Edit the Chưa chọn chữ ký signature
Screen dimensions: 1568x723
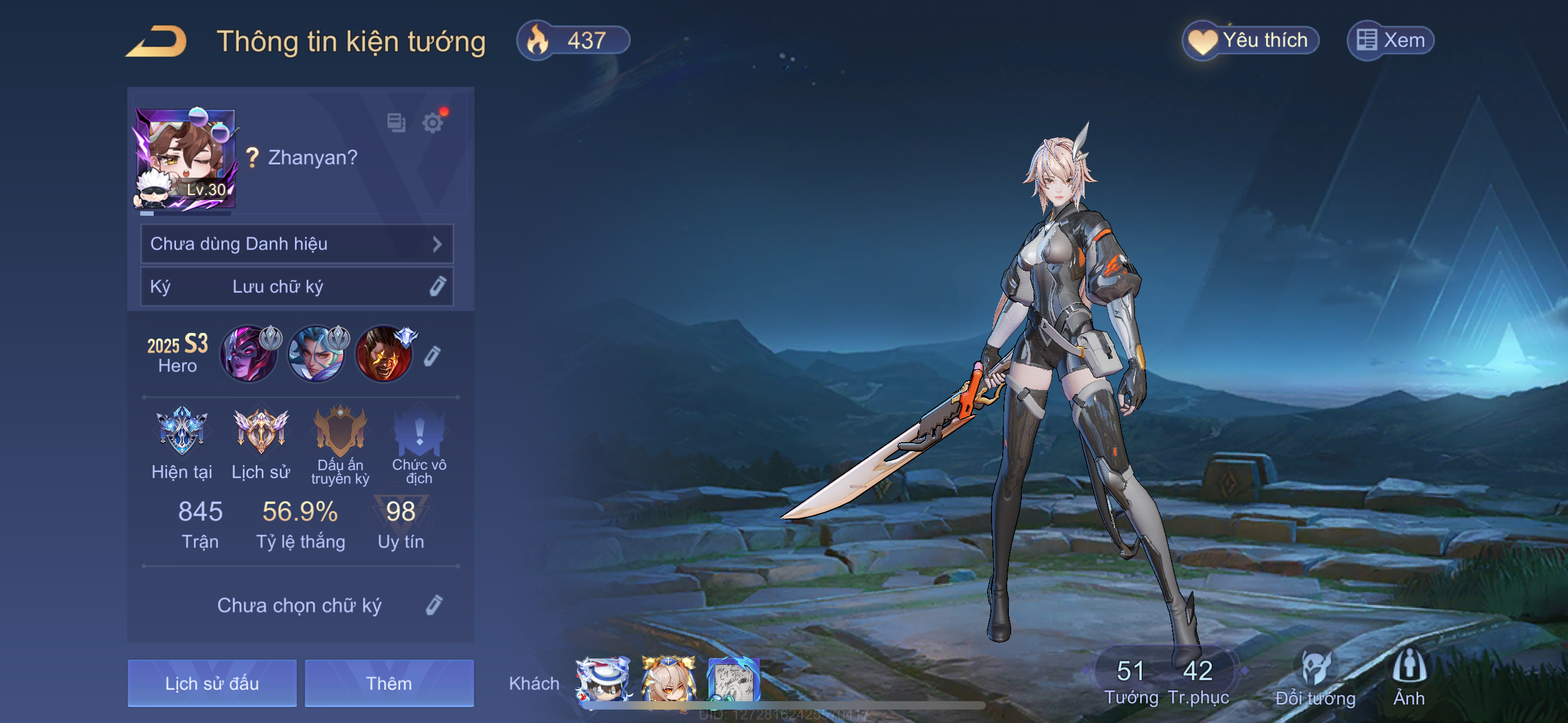pos(433,605)
